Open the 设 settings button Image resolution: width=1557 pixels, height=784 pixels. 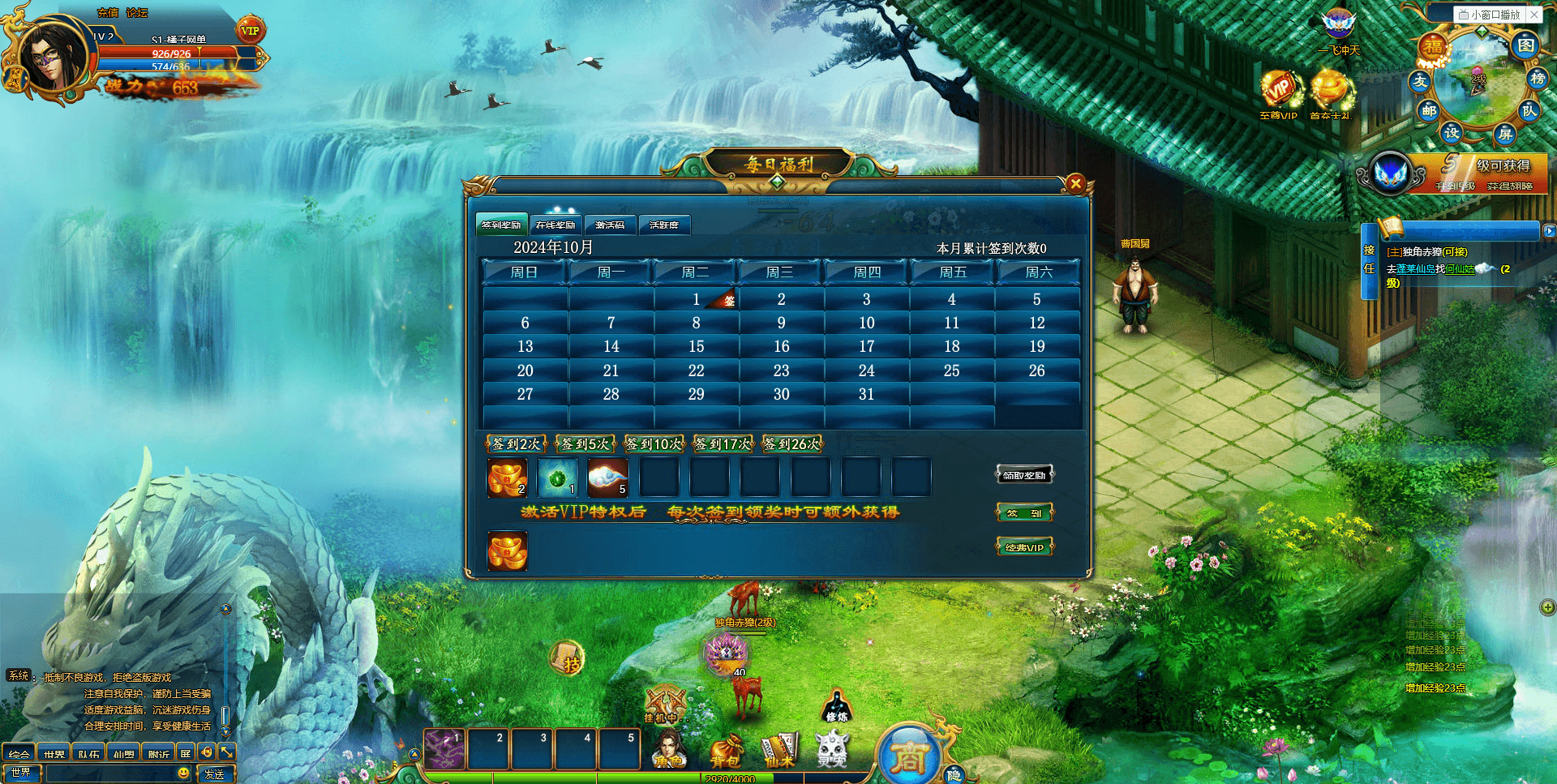click(1452, 131)
